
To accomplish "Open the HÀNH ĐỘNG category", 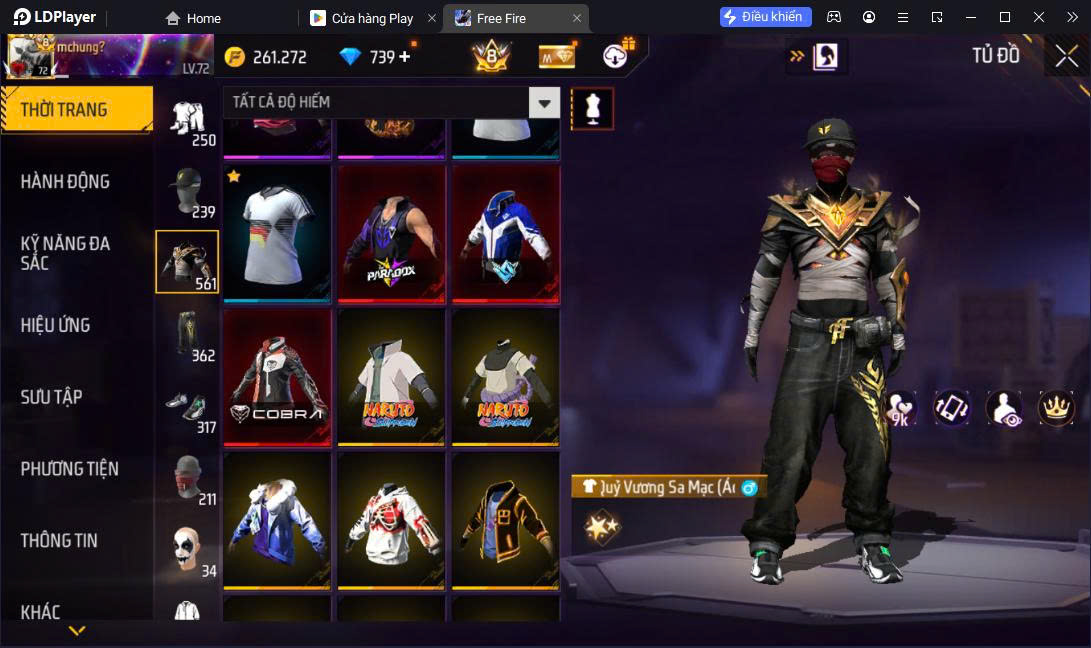I will click(66, 181).
